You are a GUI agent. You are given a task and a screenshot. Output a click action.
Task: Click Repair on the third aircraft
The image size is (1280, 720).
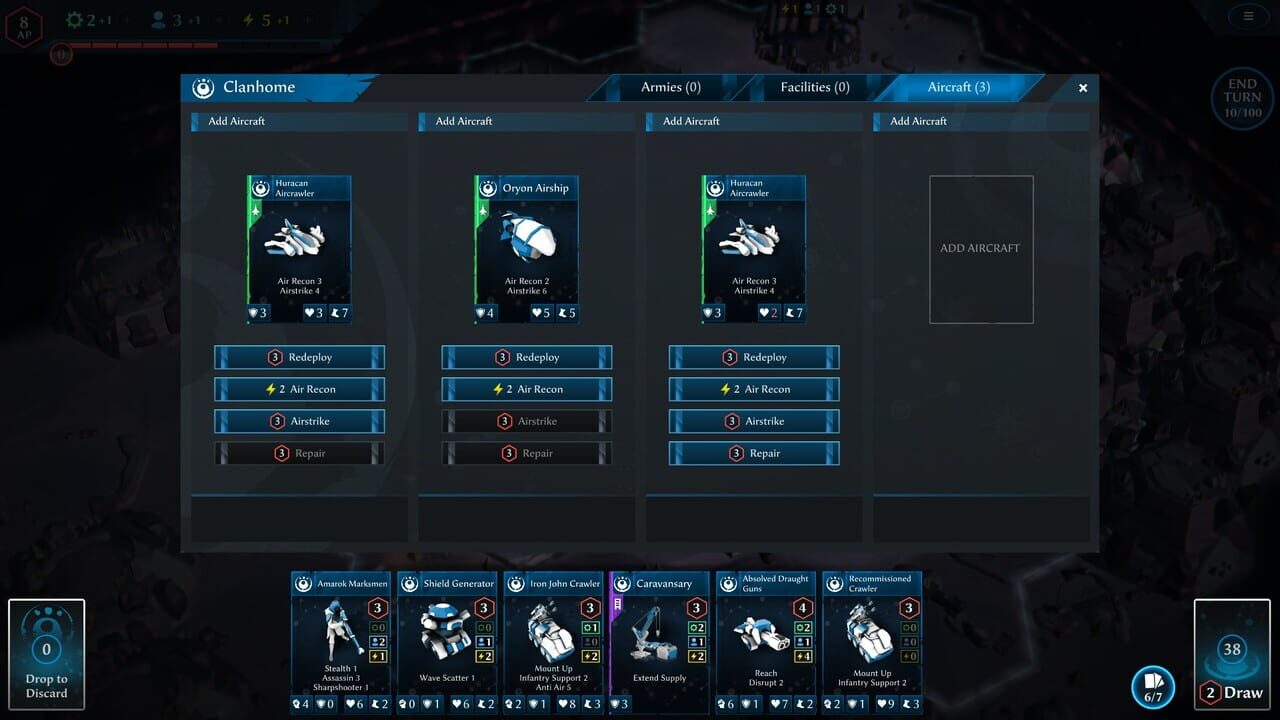tap(753, 453)
